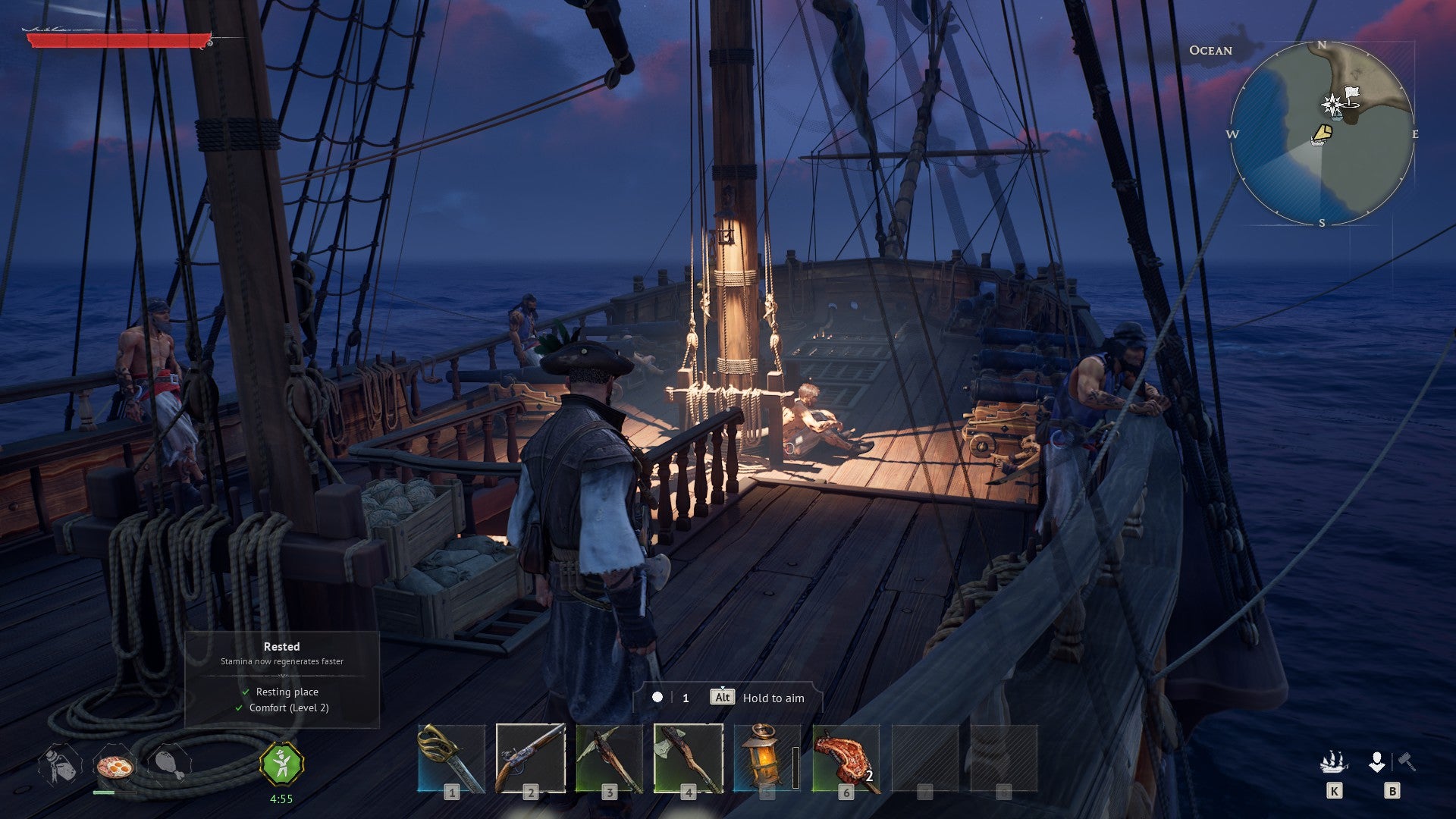The image size is (1456, 819).
Task: Open the build hammer menu
Action: [x=1407, y=761]
